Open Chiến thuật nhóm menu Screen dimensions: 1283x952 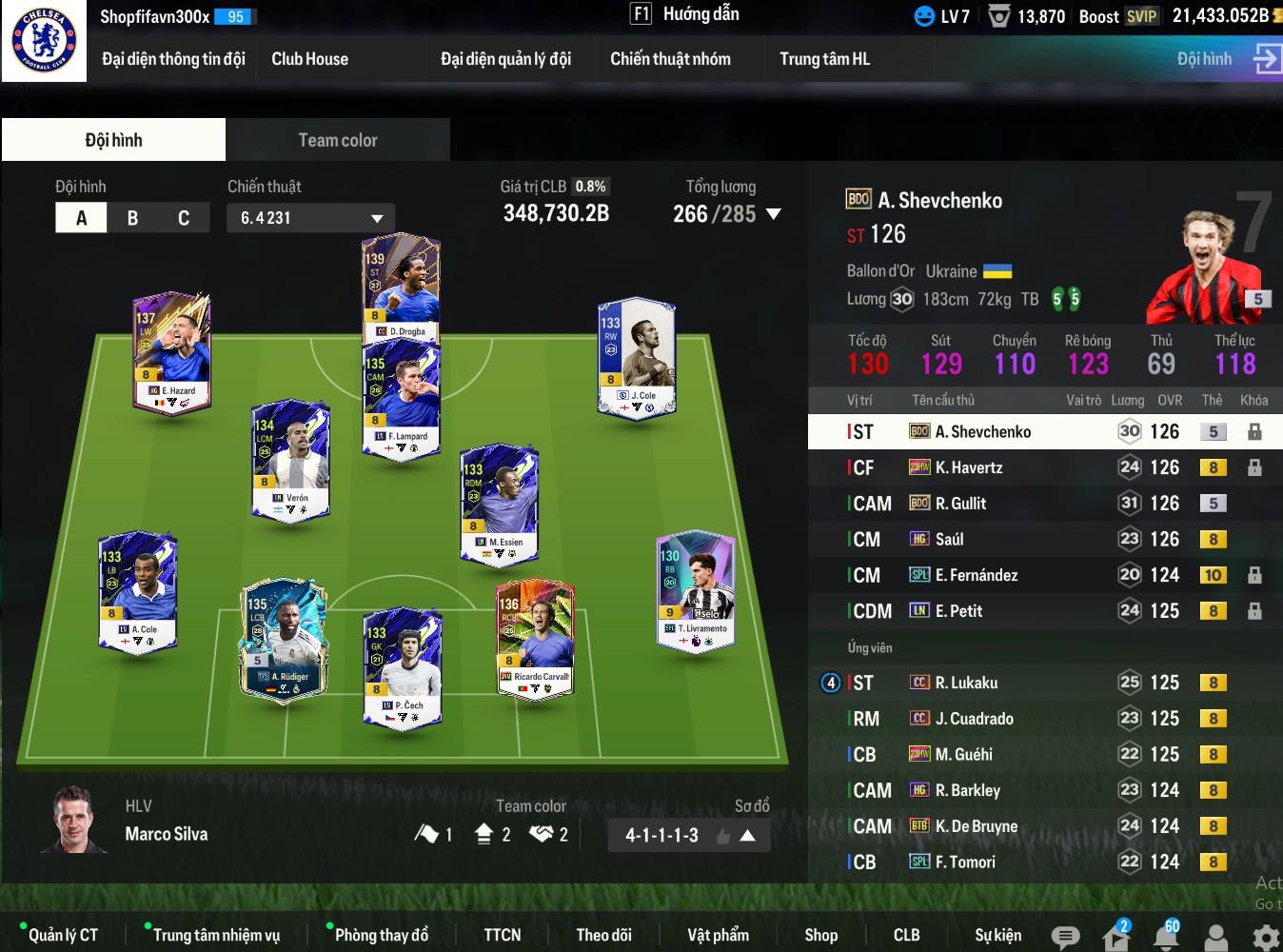[670, 59]
